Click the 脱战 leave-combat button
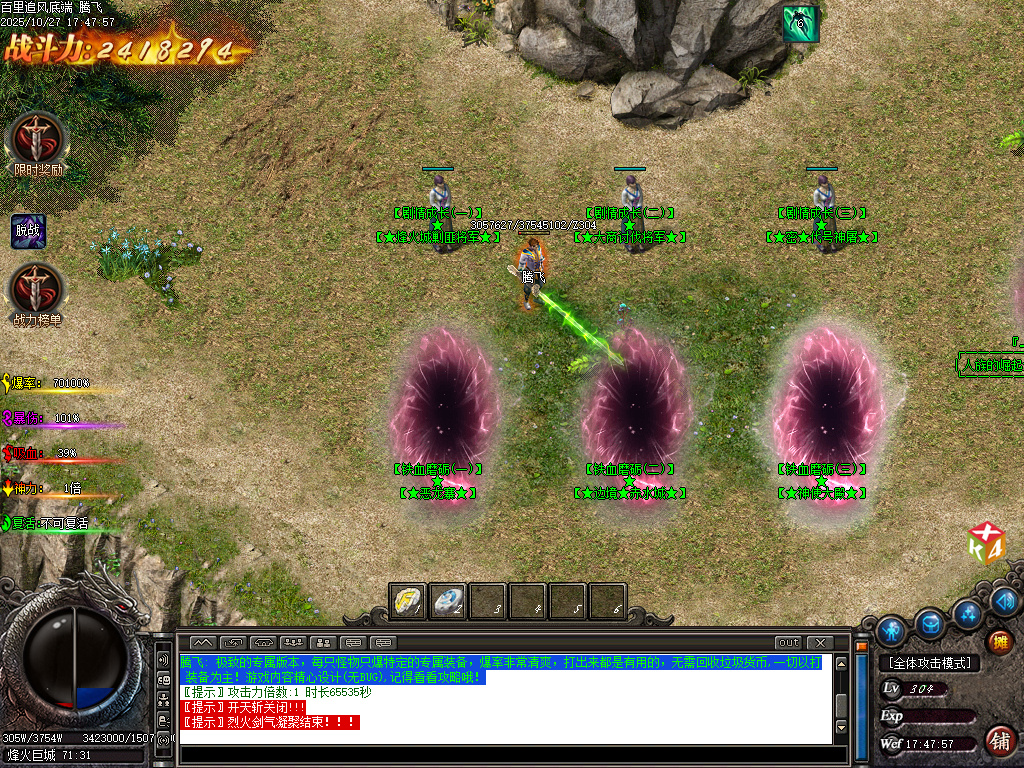This screenshot has height=768, width=1024. tap(28, 231)
